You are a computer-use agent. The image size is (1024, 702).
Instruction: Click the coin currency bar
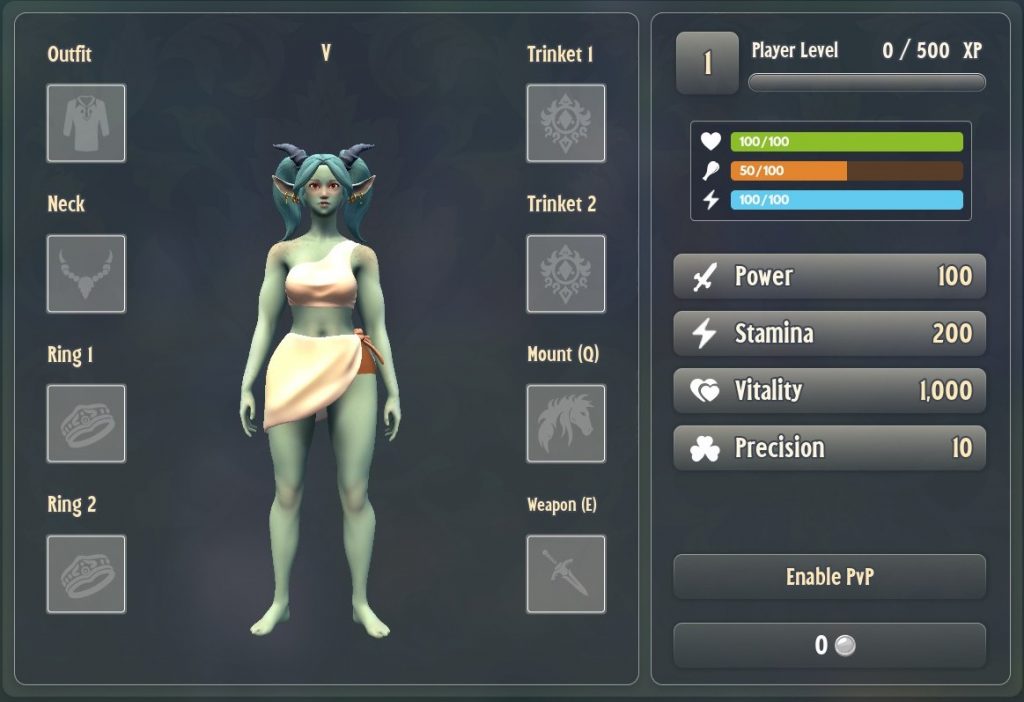pos(829,645)
